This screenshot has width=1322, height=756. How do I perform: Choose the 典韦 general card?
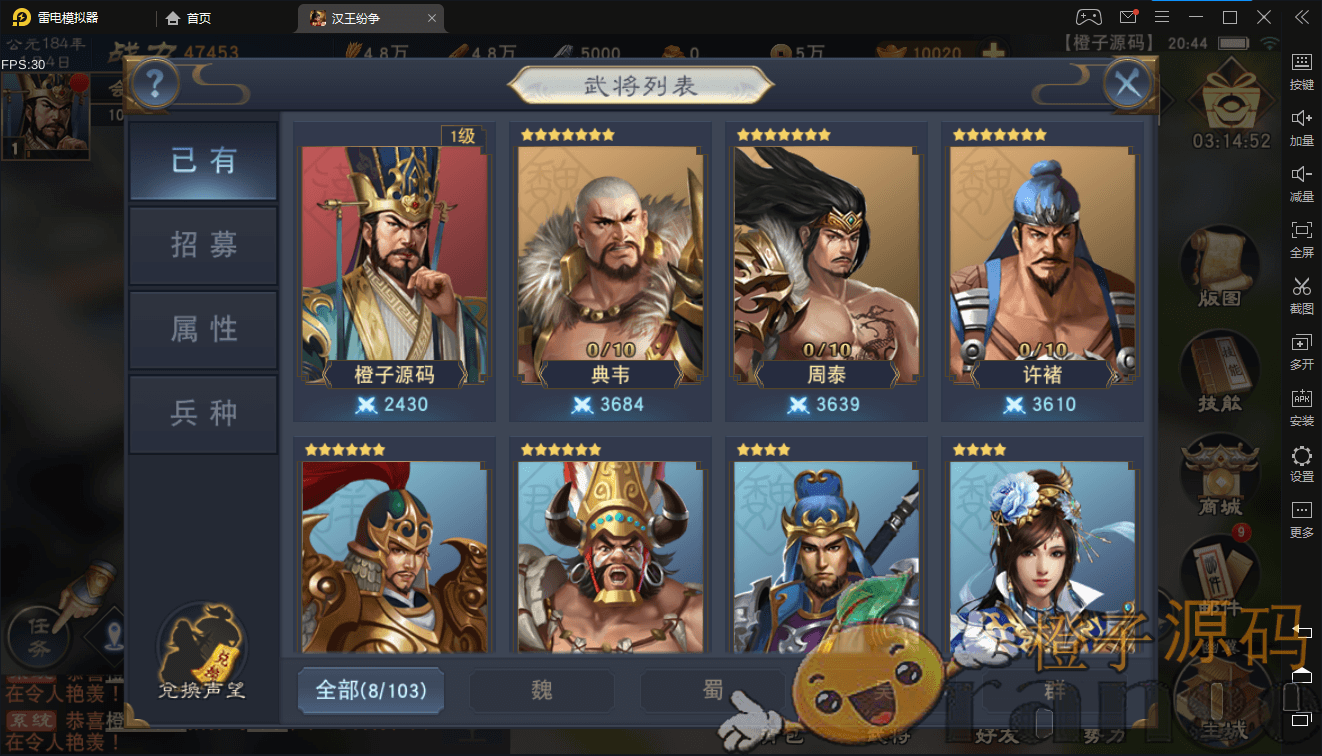click(x=610, y=268)
